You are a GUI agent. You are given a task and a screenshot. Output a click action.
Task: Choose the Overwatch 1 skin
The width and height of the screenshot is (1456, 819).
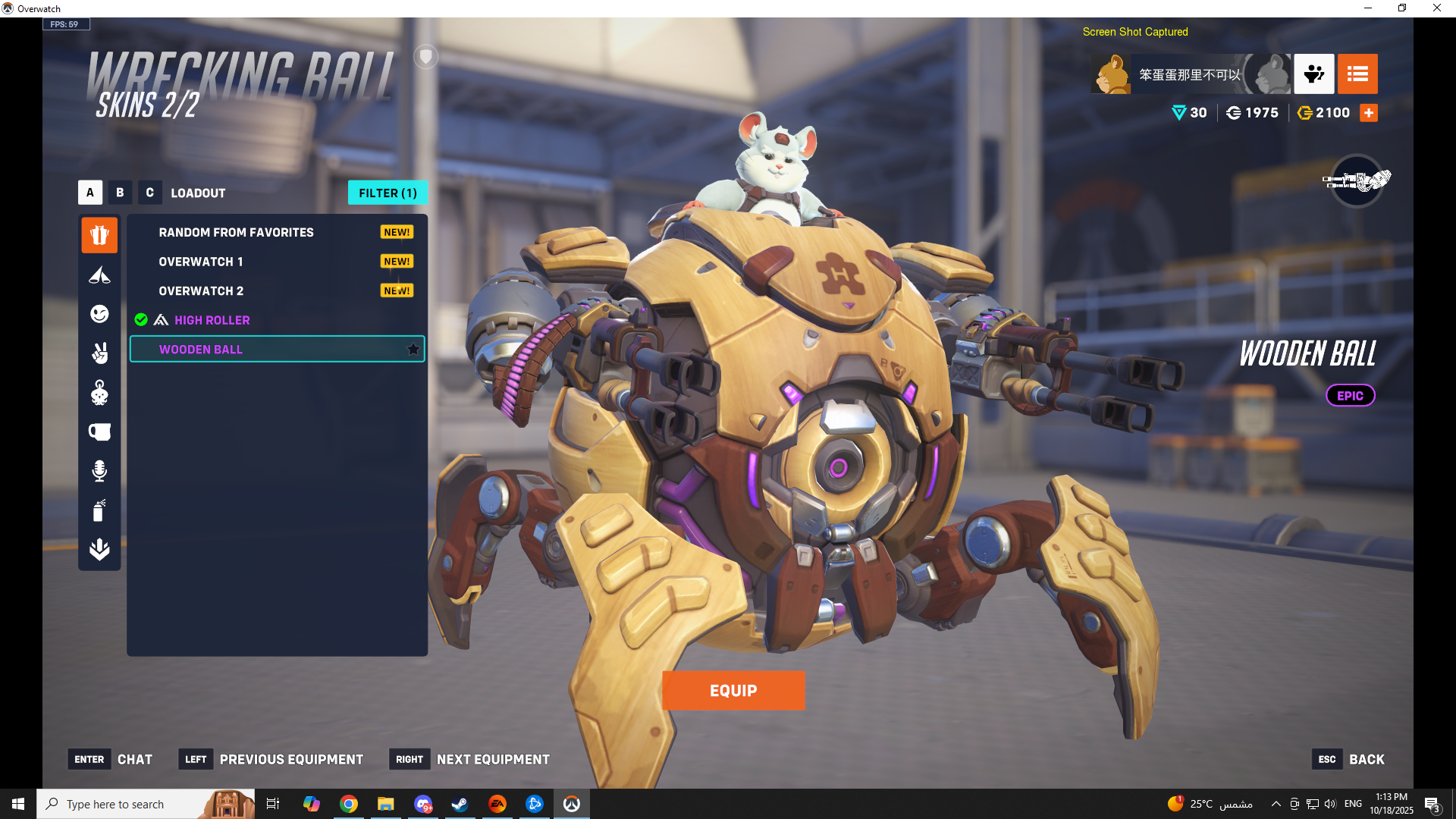pos(201,262)
